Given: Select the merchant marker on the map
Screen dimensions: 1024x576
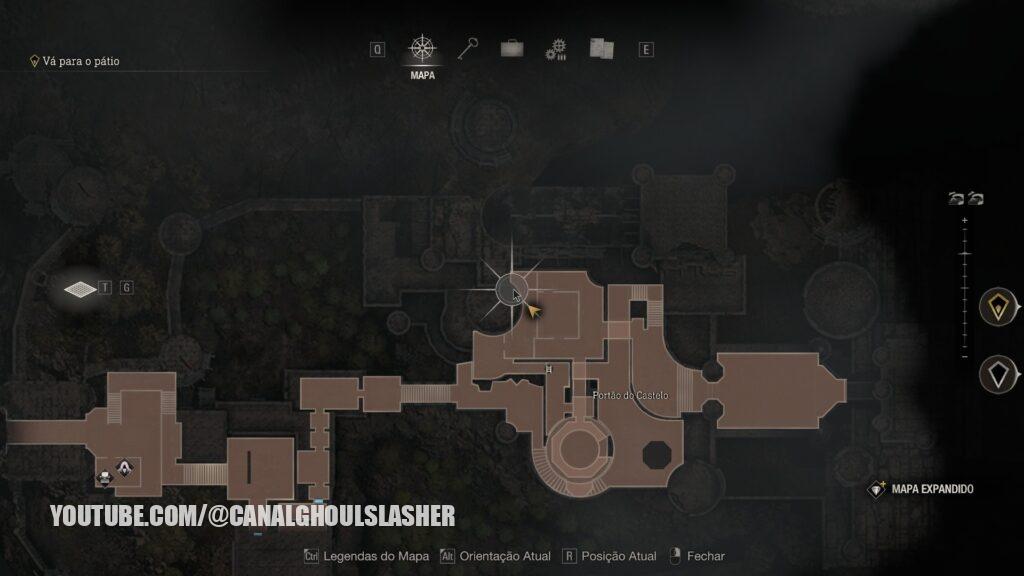Looking at the screenshot, I should point(124,467).
